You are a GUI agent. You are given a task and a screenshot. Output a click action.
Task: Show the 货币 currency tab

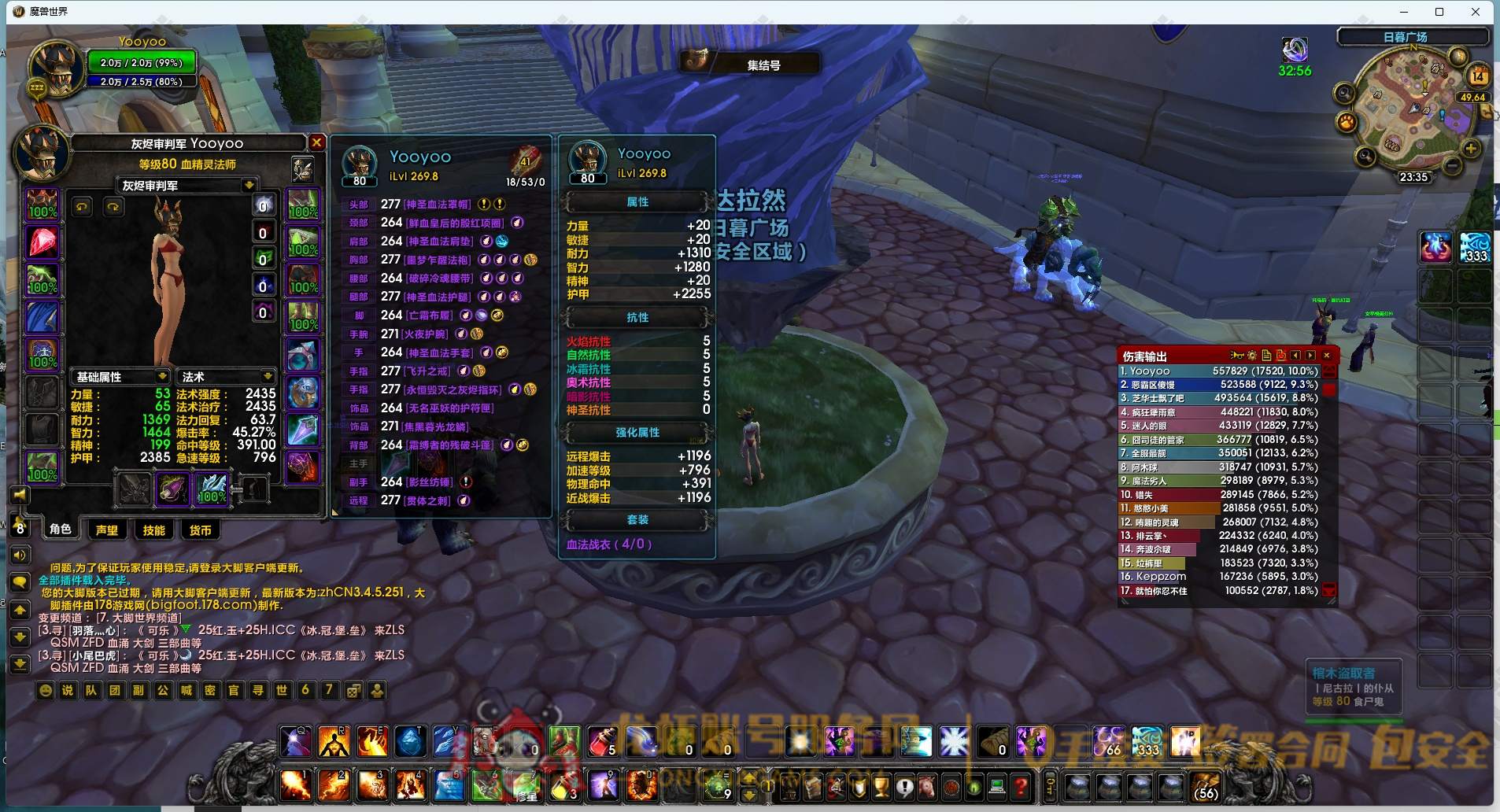point(200,530)
